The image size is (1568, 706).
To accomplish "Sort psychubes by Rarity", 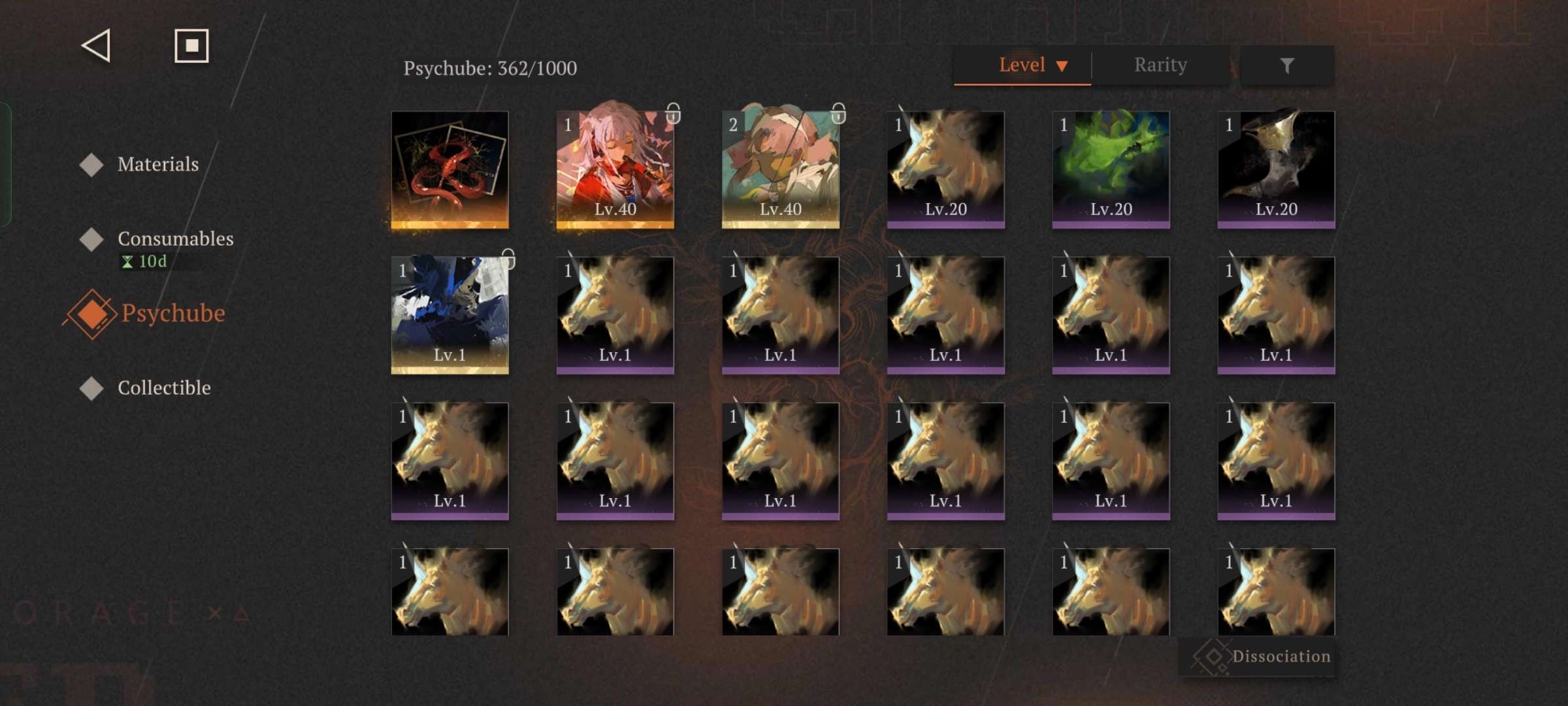I will coord(1160,65).
